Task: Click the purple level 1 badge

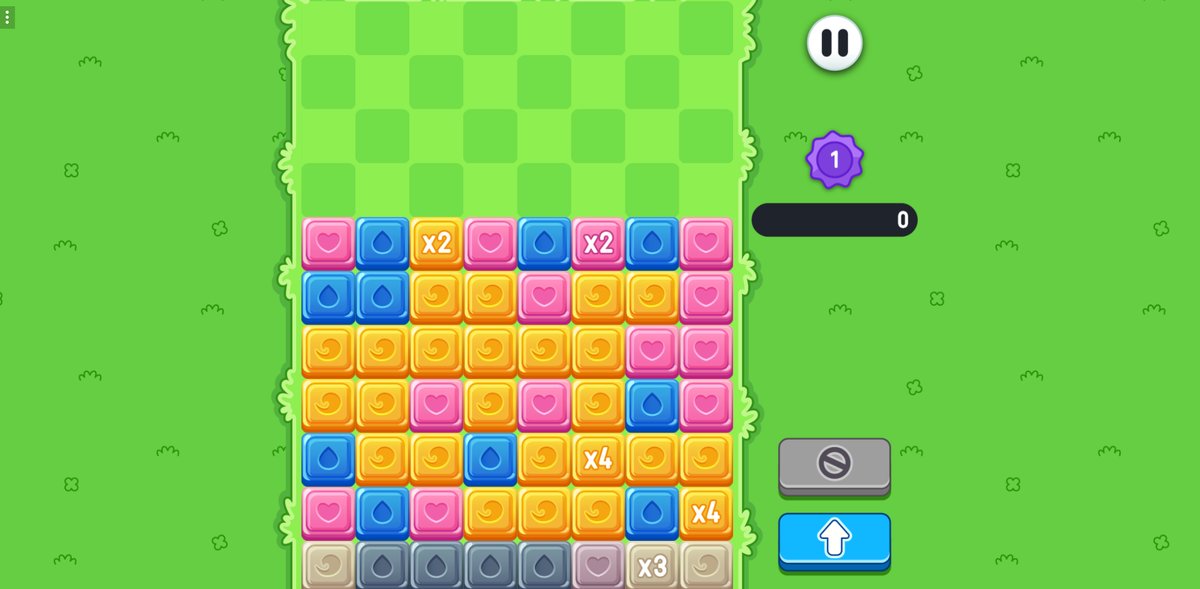Action: tap(834, 159)
